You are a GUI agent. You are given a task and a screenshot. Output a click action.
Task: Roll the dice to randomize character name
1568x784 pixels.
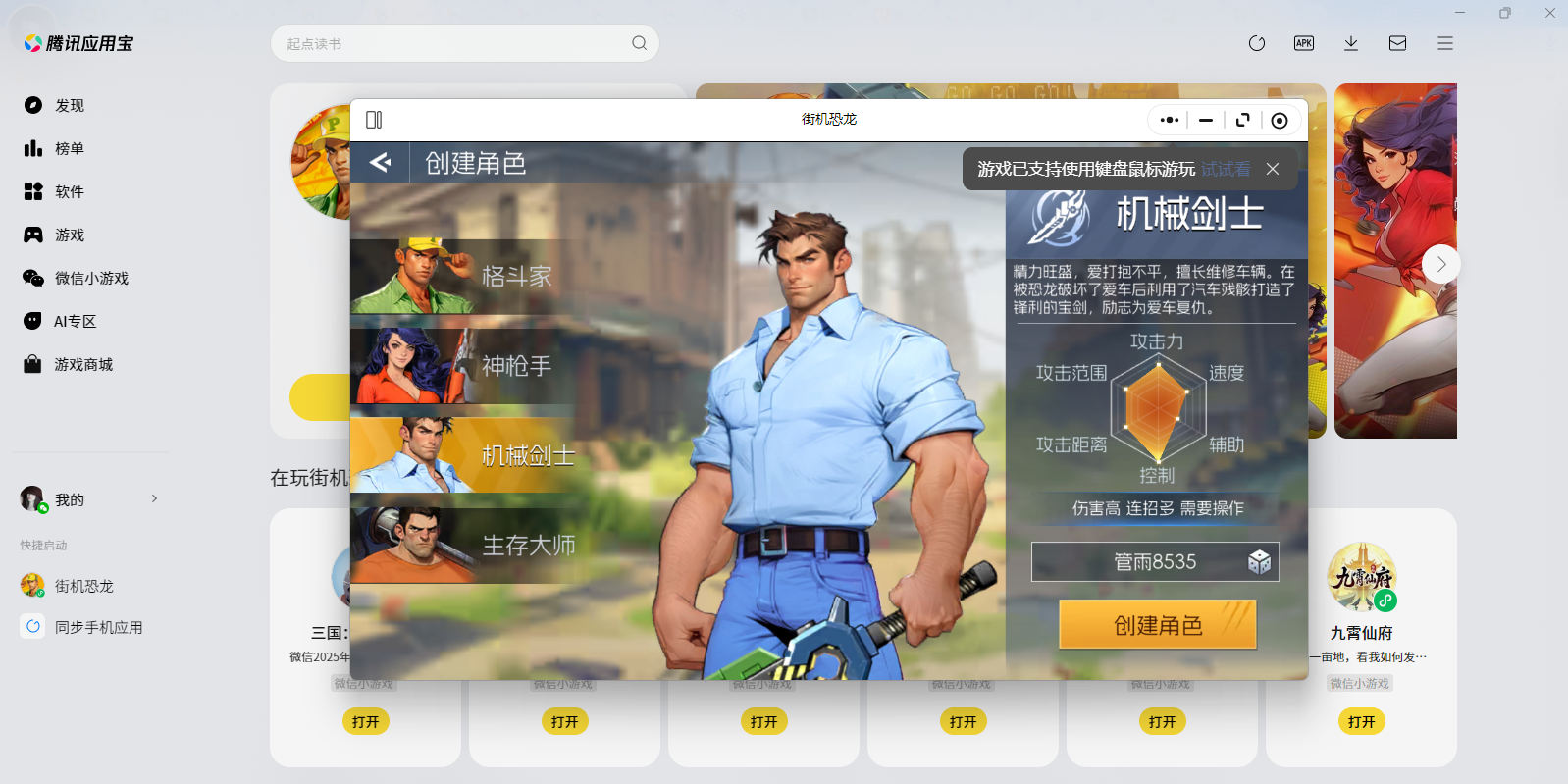[1259, 561]
